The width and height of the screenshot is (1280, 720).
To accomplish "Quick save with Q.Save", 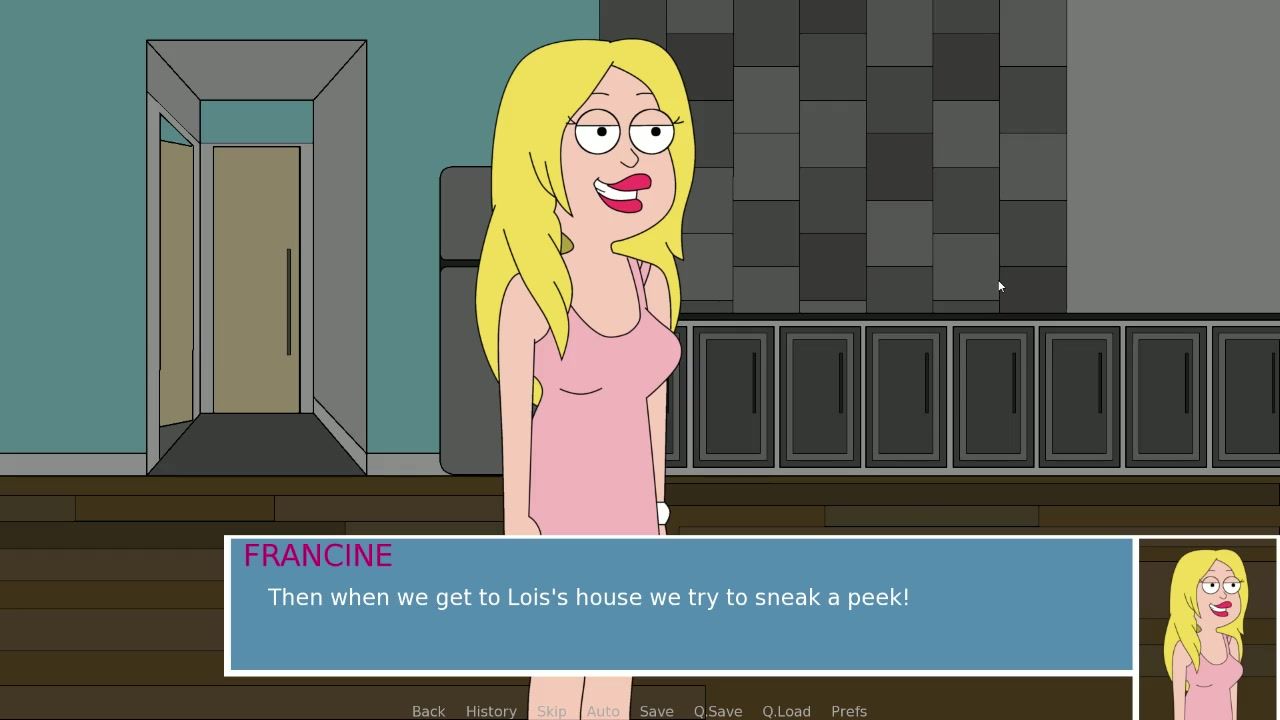I will [x=718, y=711].
